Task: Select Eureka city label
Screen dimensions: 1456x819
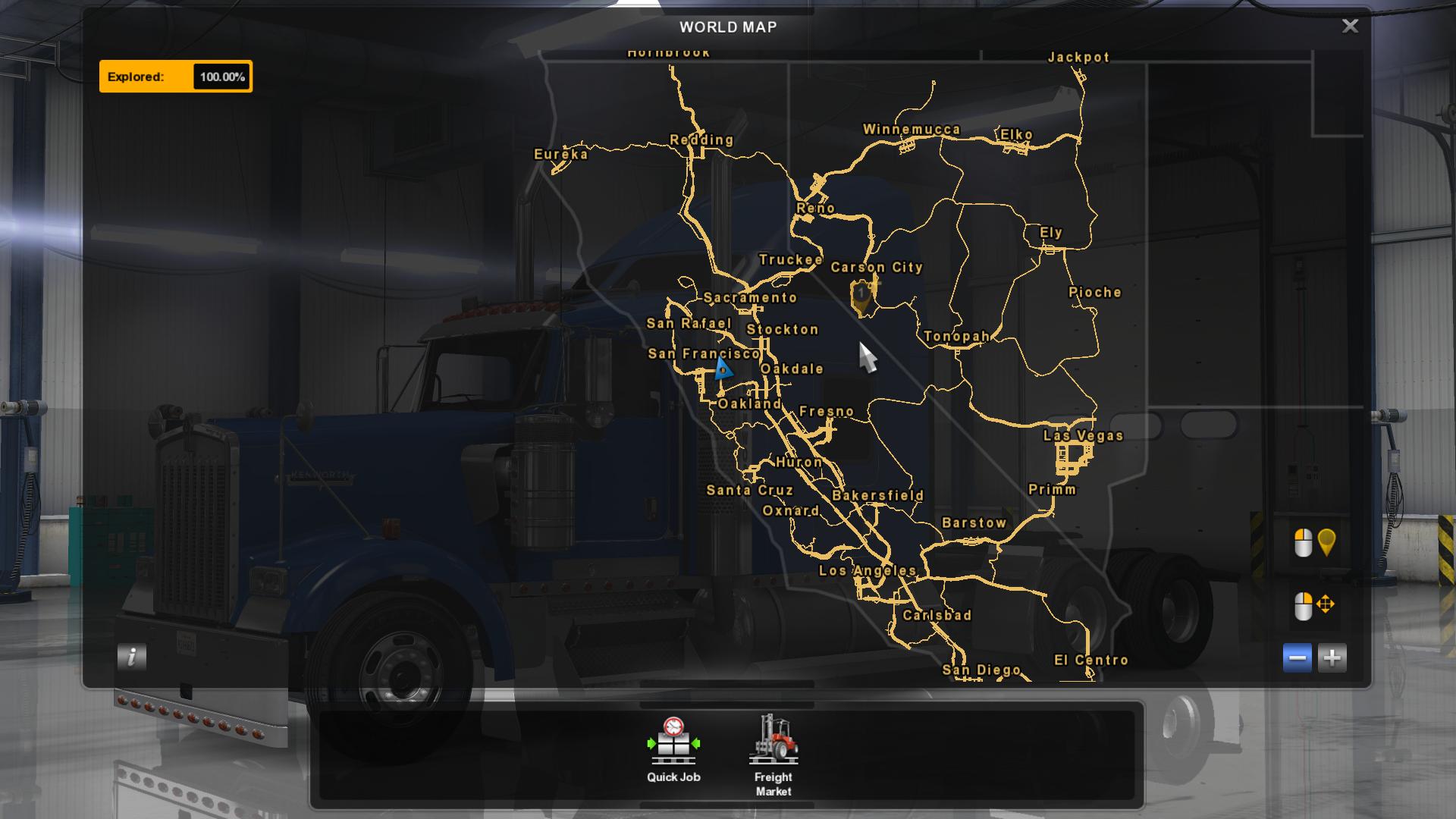Action: (561, 155)
